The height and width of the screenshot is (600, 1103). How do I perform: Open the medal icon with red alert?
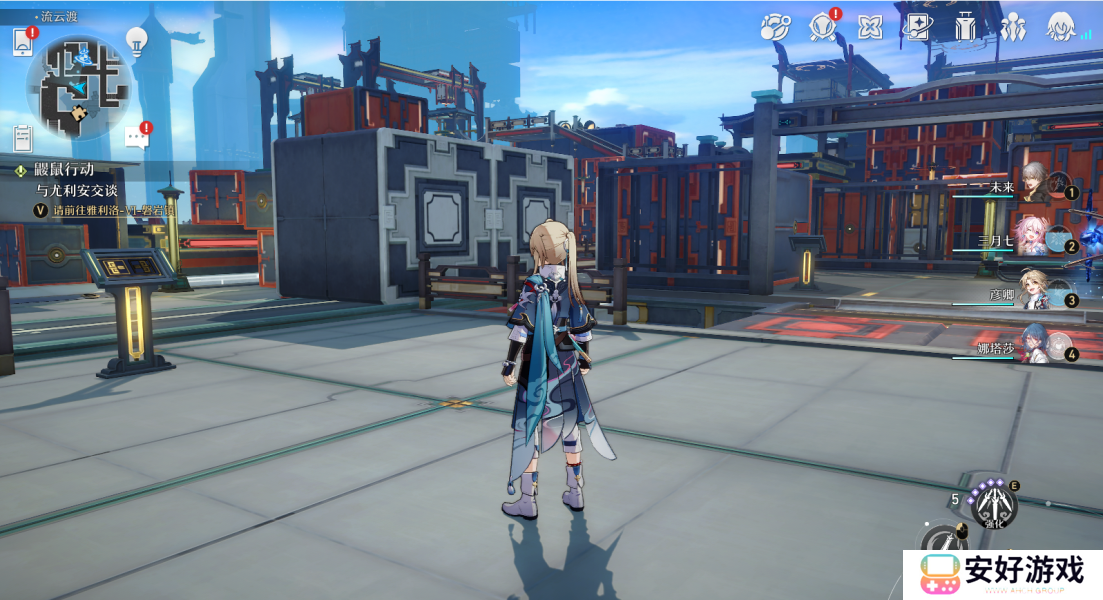coord(823,27)
